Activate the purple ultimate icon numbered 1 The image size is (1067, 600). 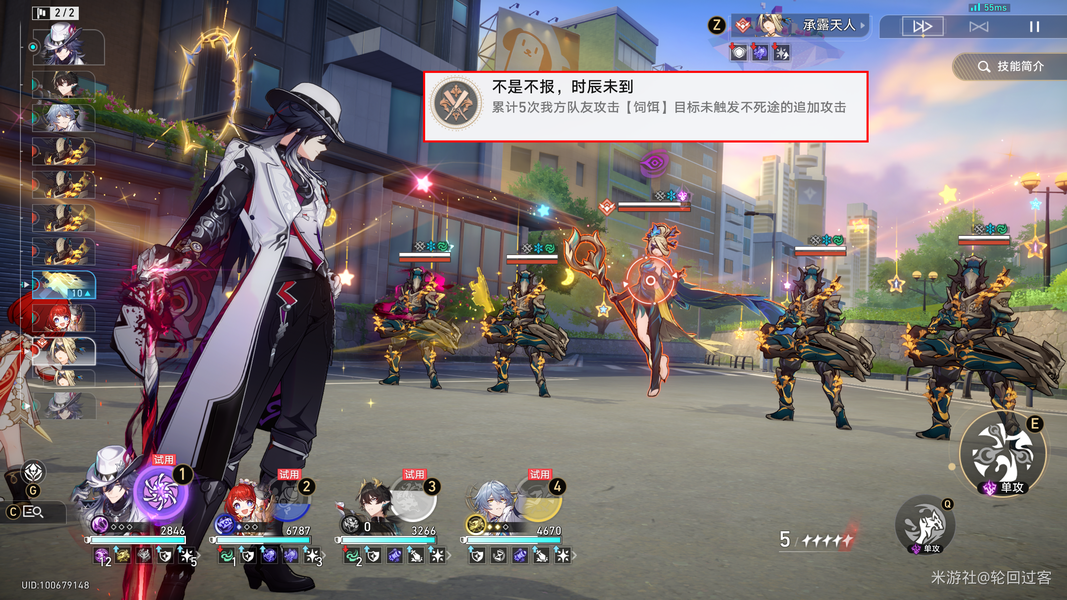click(x=160, y=494)
